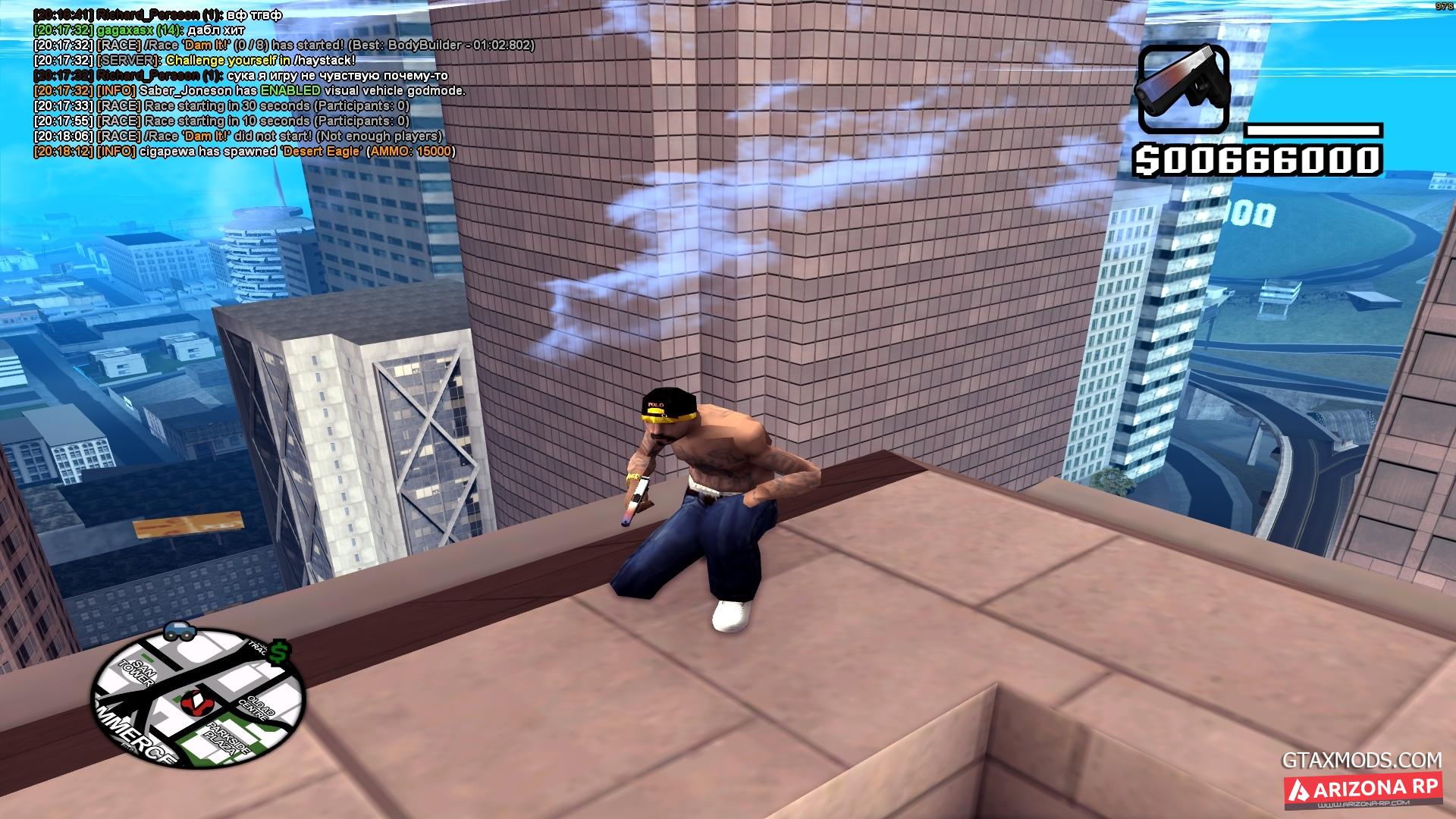Click the player position marker on the radar
1456x819 pixels.
(199, 702)
